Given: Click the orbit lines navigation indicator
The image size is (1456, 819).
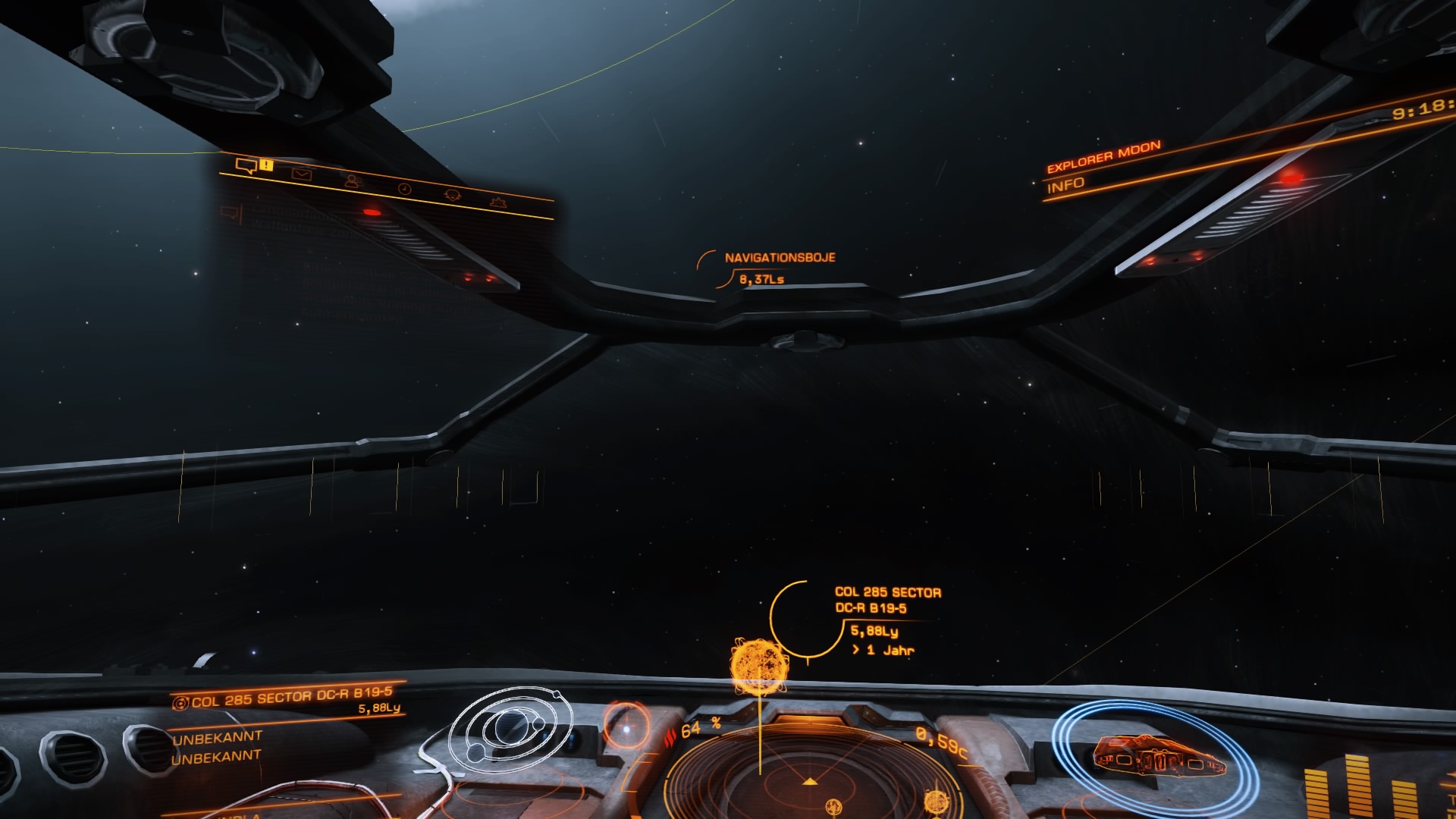Looking at the screenshot, I should coord(510,730).
